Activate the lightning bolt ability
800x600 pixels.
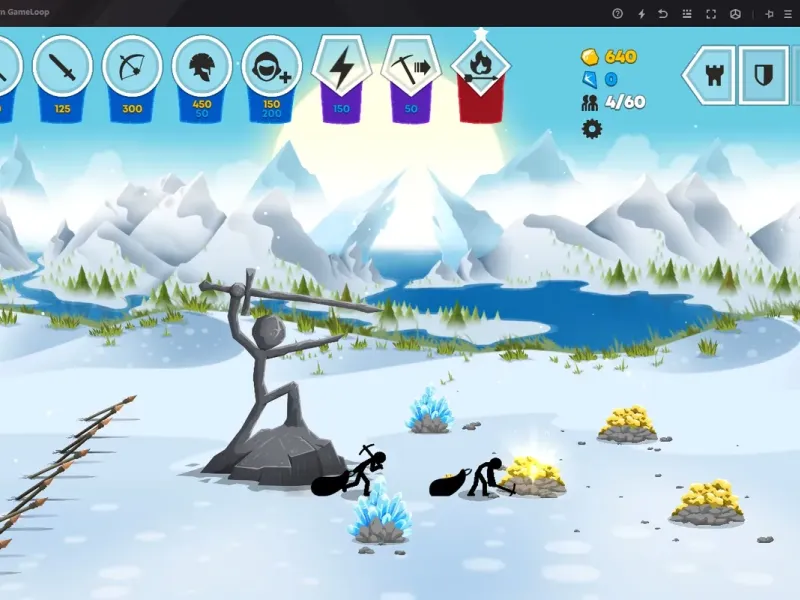pyautogui.click(x=342, y=68)
